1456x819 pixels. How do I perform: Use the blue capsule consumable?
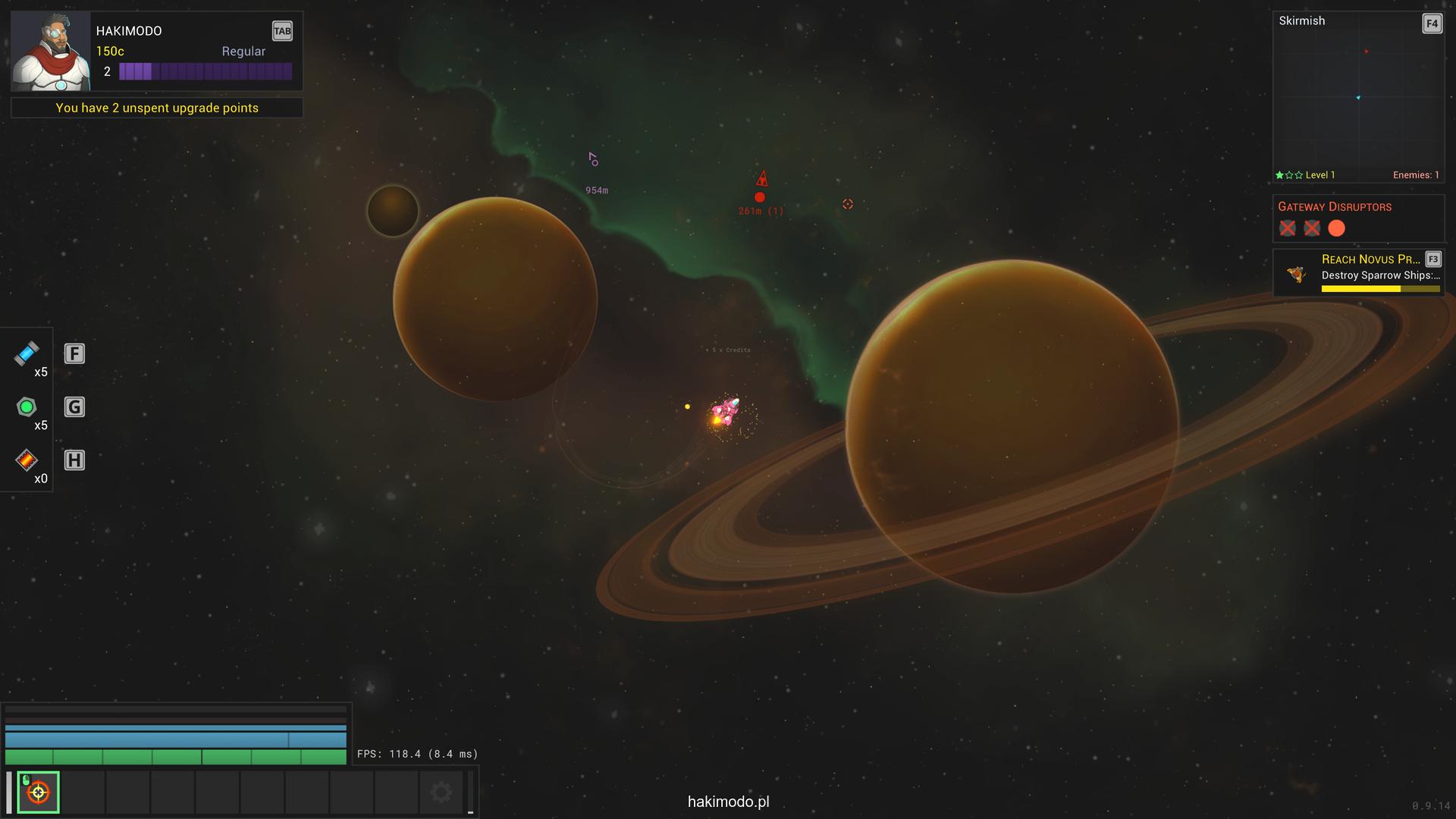coord(27,353)
